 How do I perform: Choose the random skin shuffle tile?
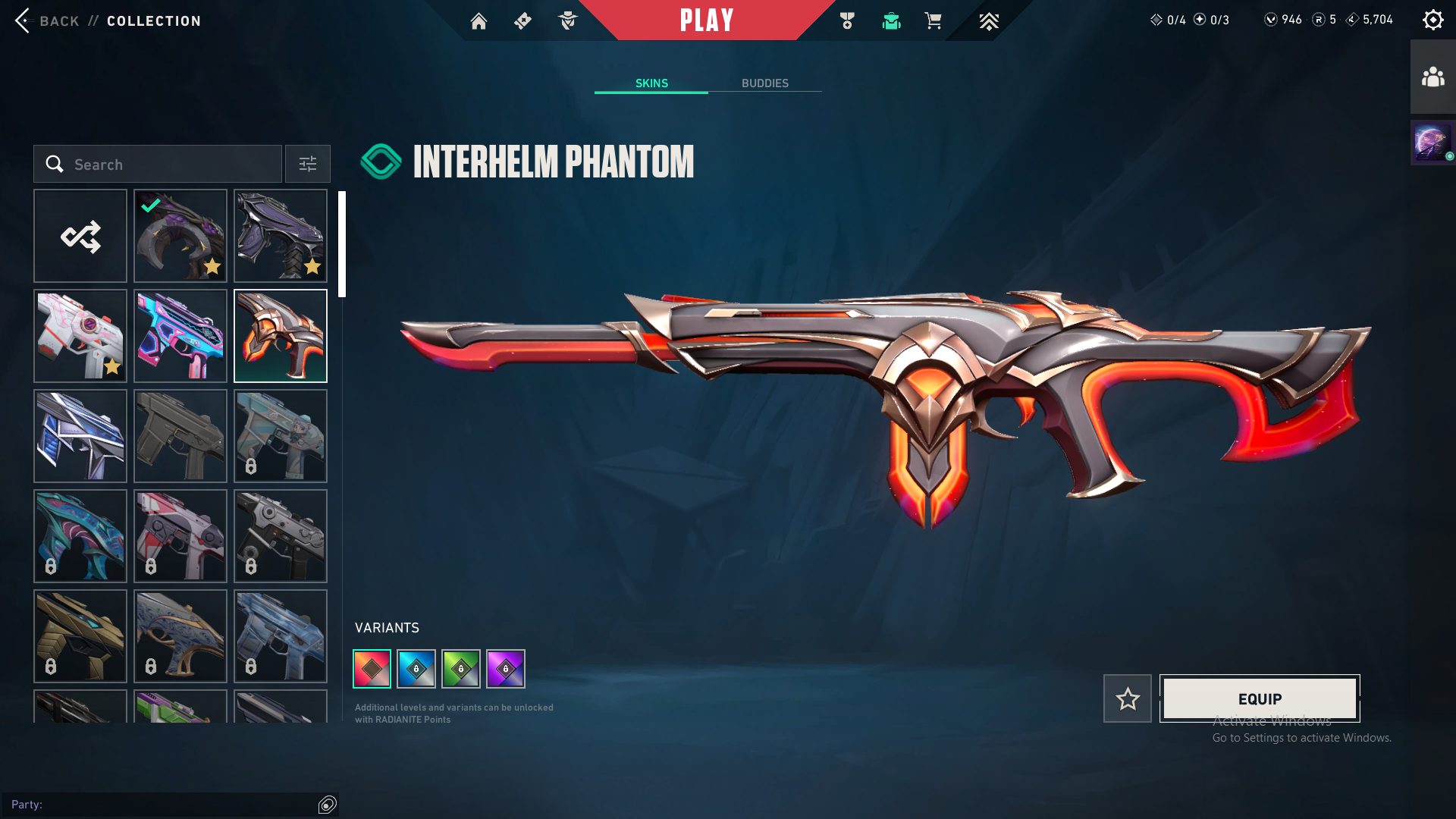[x=80, y=237]
